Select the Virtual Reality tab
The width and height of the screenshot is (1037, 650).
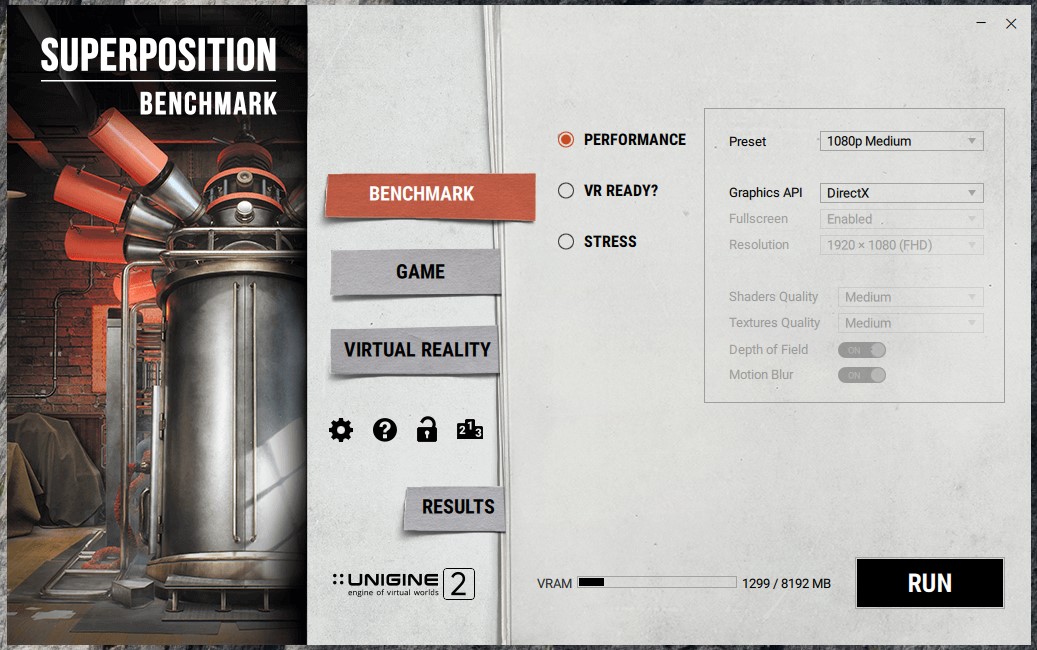(417, 350)
